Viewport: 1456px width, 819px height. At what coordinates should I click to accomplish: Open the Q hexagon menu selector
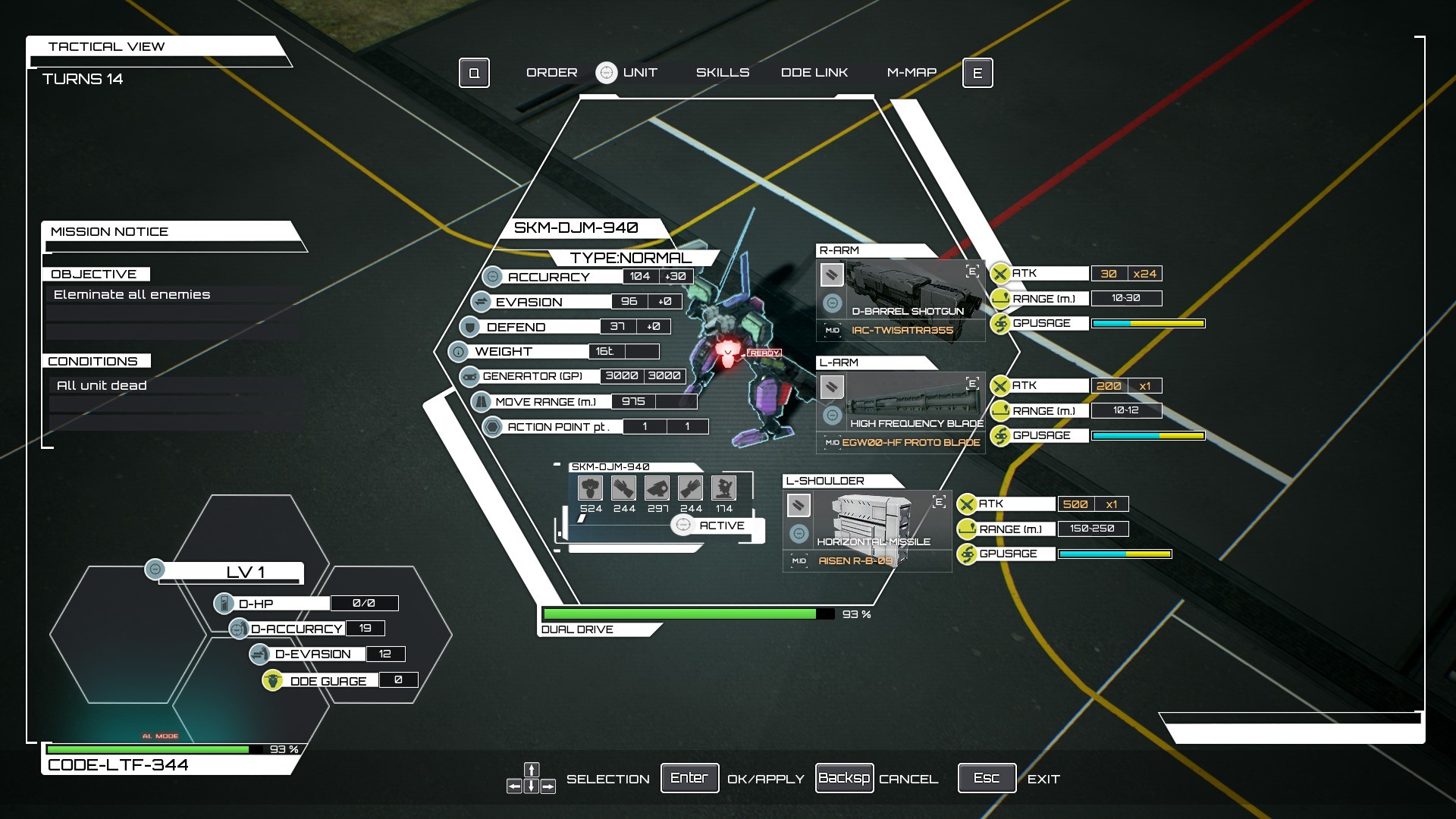[475, 73]
